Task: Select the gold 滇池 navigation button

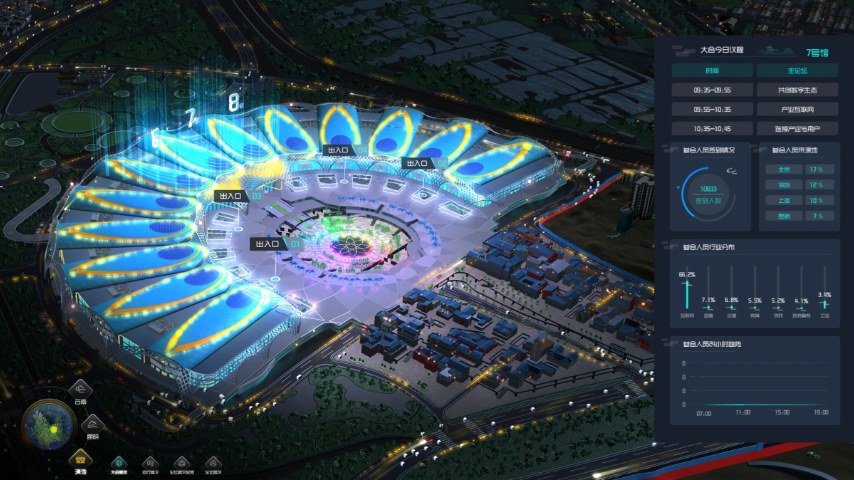Action: point(80,458)
